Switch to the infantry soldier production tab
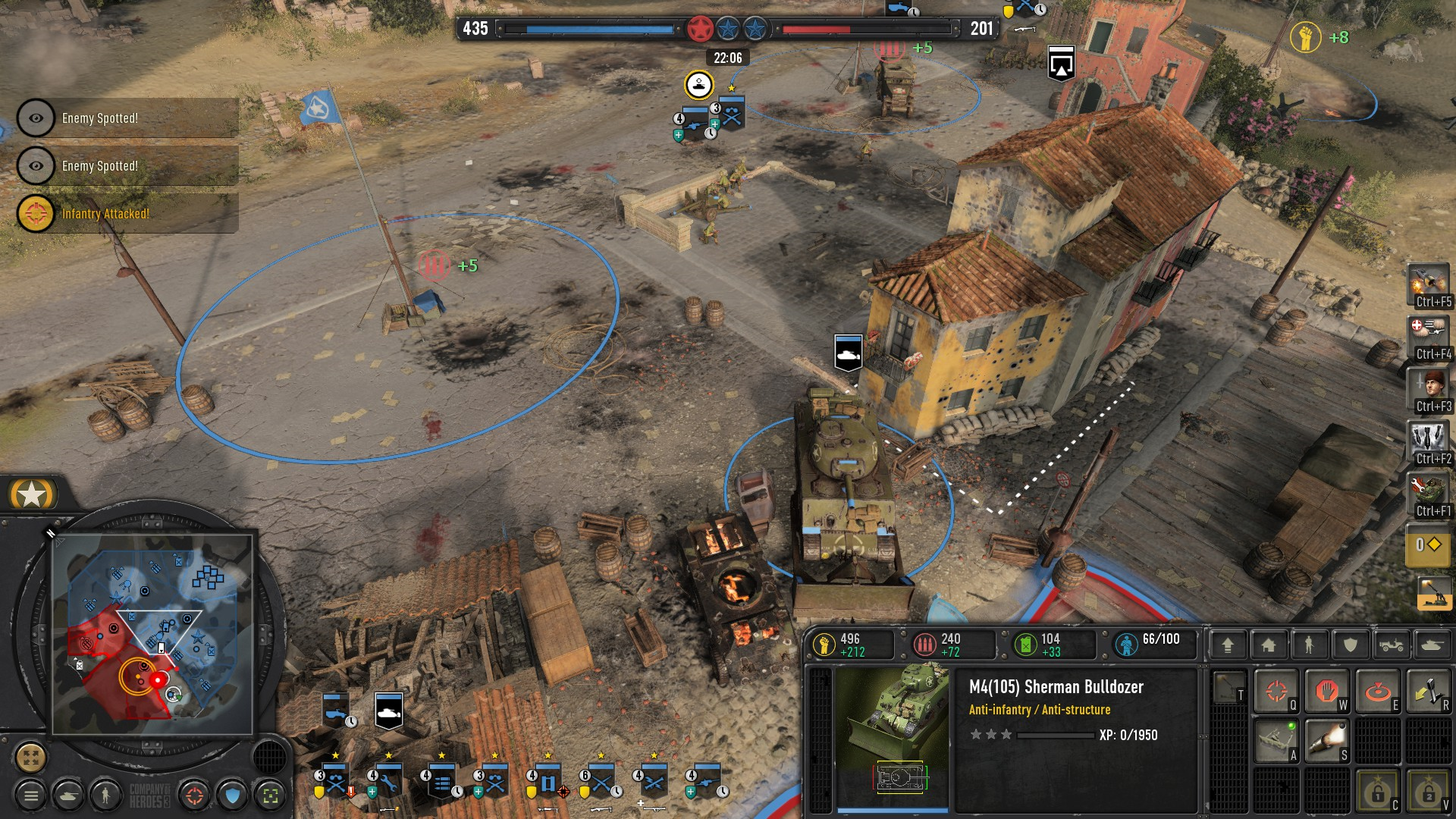Viewport: 1456px width, 819px height. tap(1309, 645)
